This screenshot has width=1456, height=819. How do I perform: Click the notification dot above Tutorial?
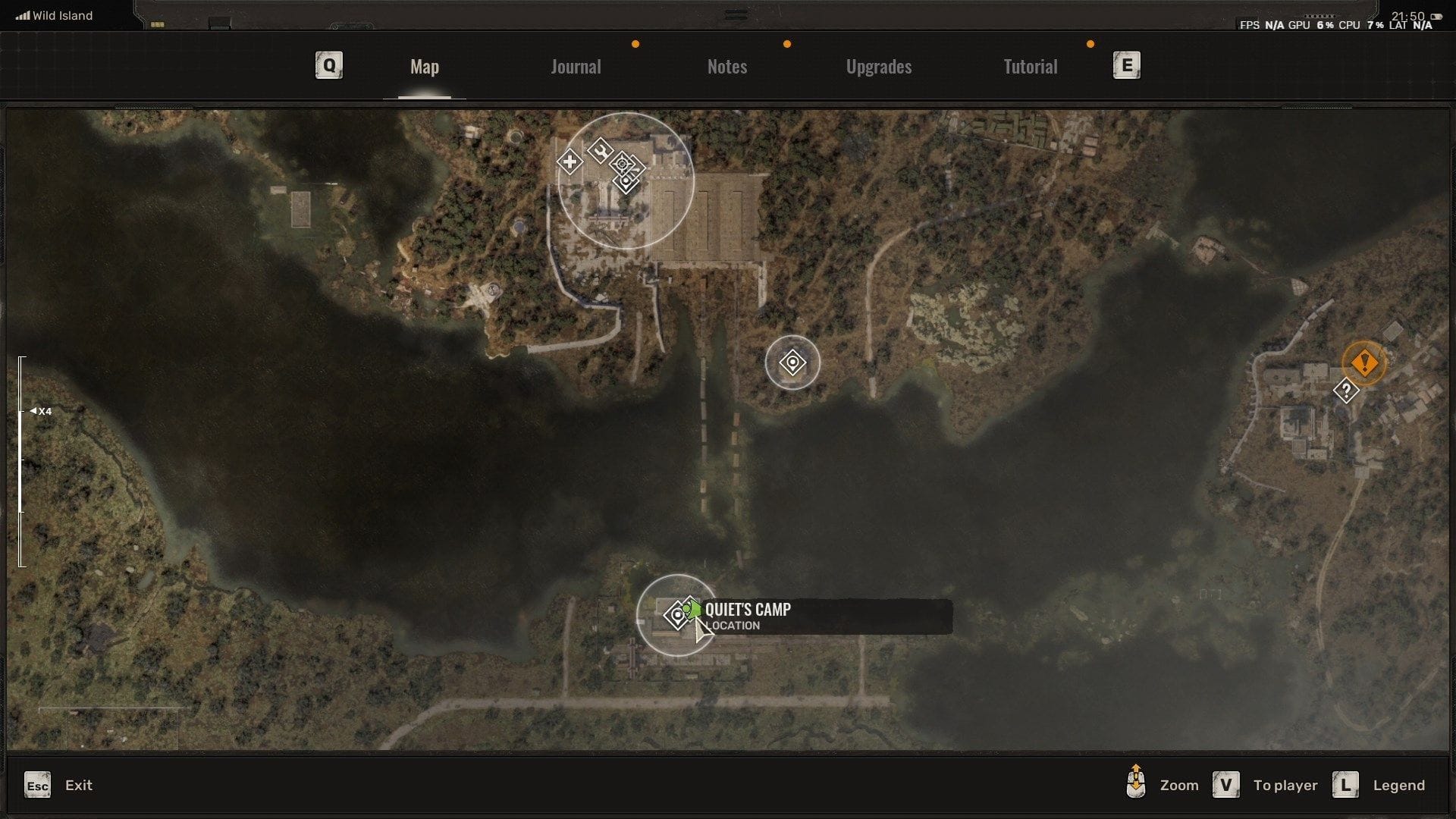(1090, 44)
